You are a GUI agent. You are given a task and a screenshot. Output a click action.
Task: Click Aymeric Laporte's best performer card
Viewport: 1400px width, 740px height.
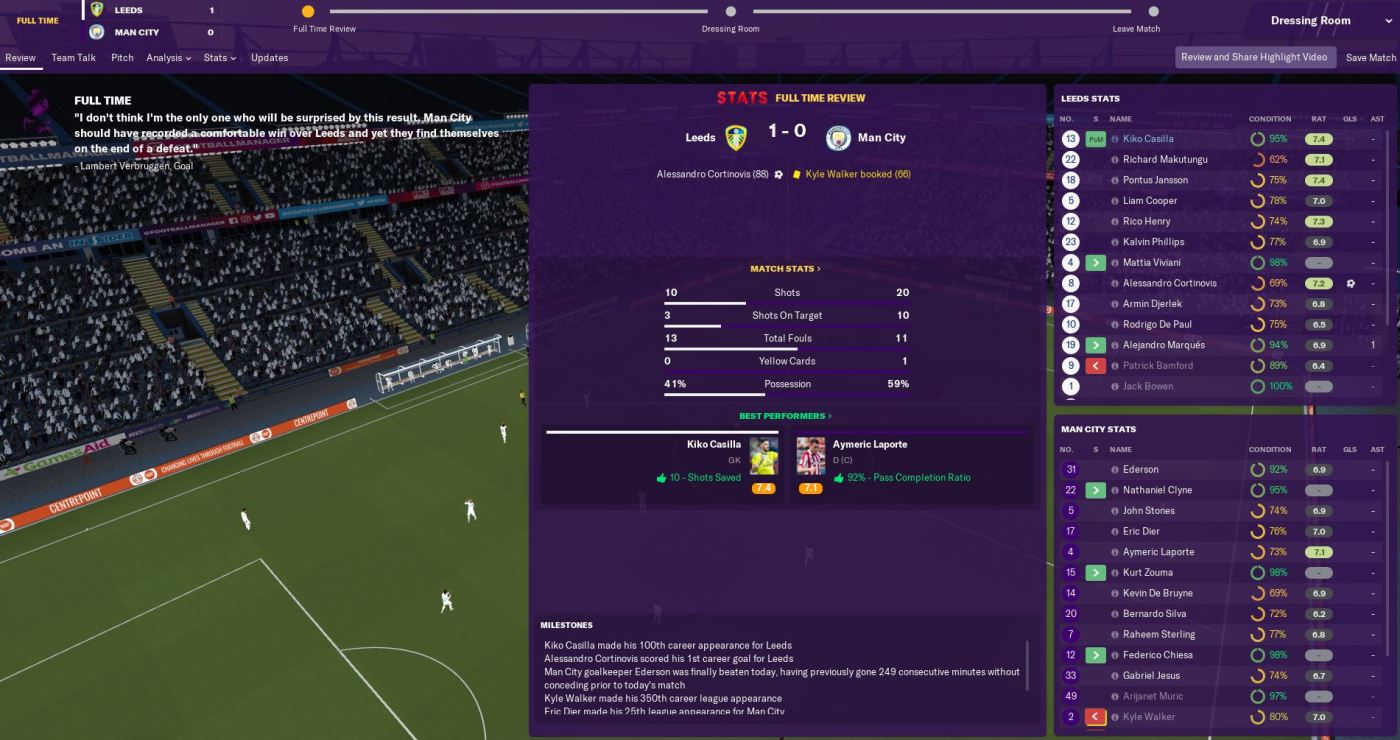click(911, 466)
